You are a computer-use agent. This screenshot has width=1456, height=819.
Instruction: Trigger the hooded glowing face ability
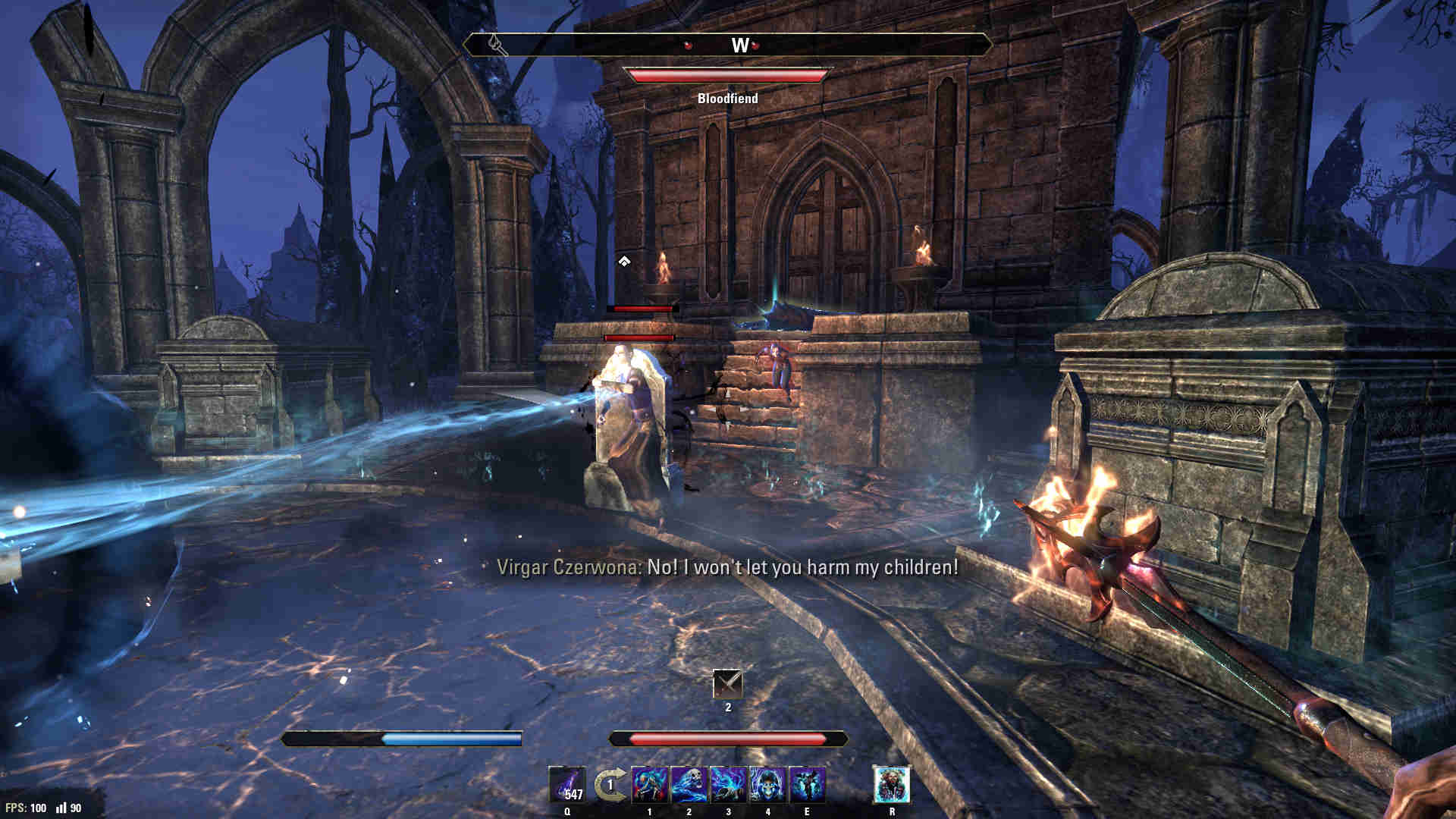click(768, 785)
